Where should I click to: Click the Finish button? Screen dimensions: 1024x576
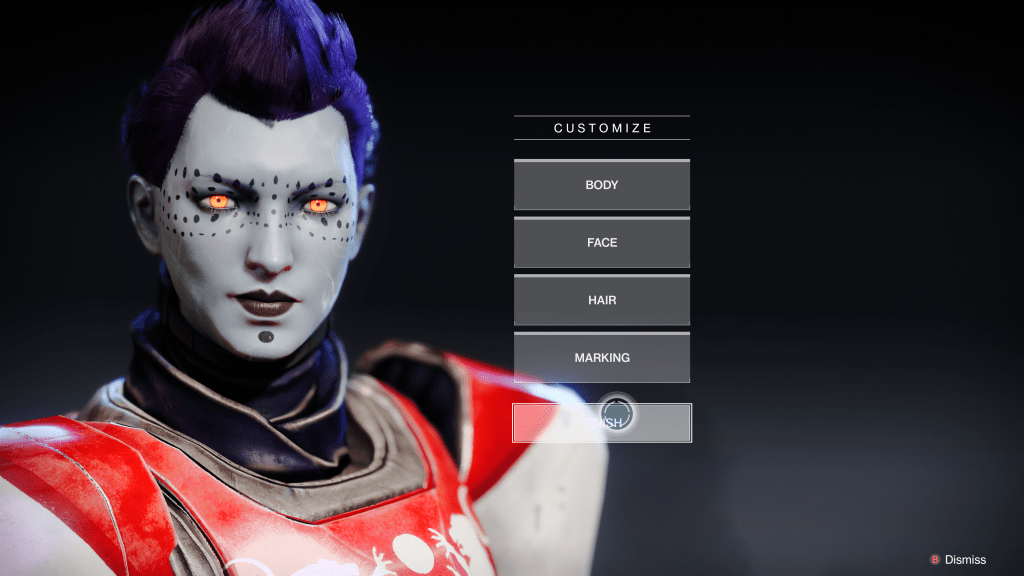(602, 423)
